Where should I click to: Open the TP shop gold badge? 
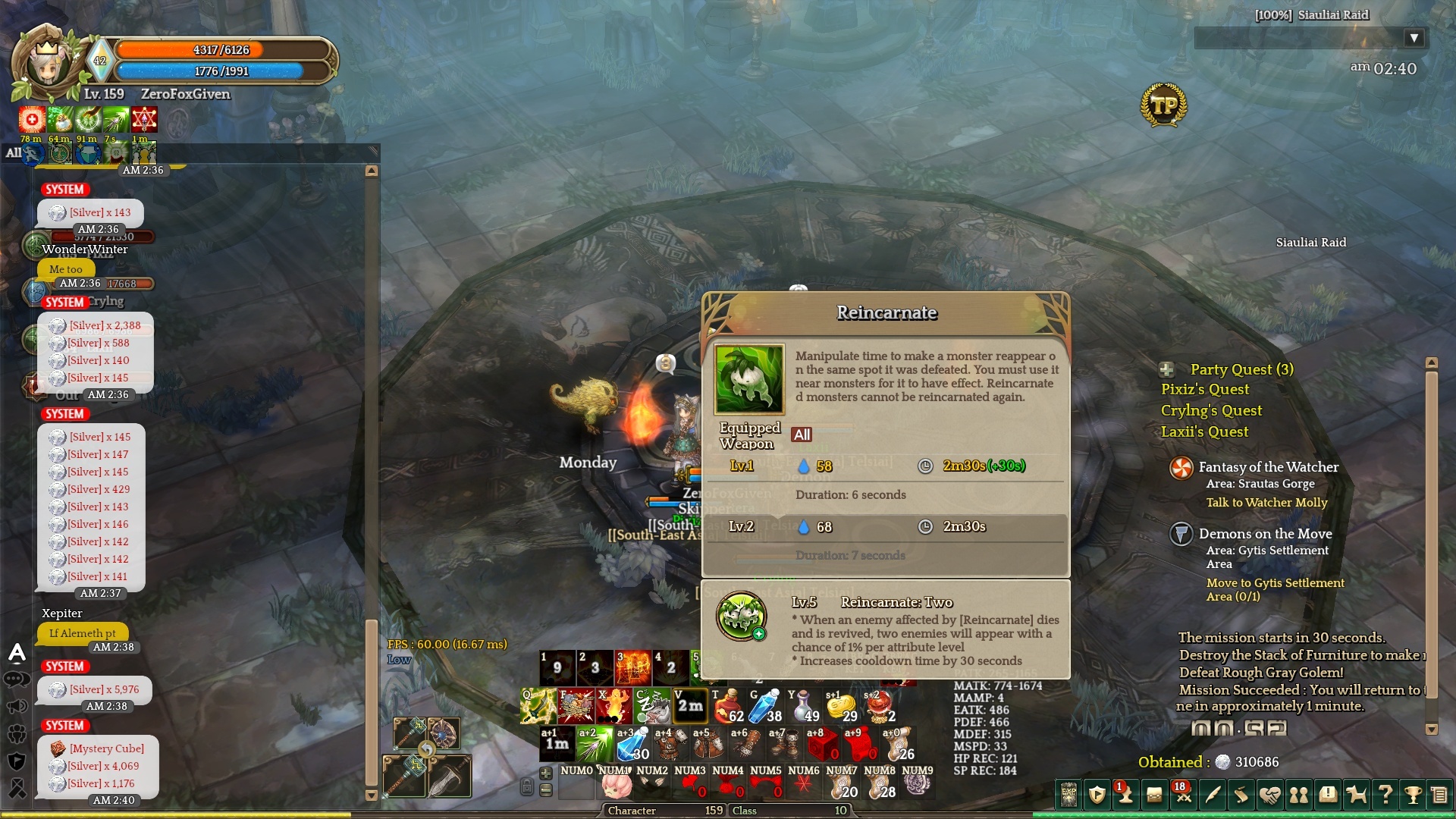pyautogui.click(x=1163, y=105)
